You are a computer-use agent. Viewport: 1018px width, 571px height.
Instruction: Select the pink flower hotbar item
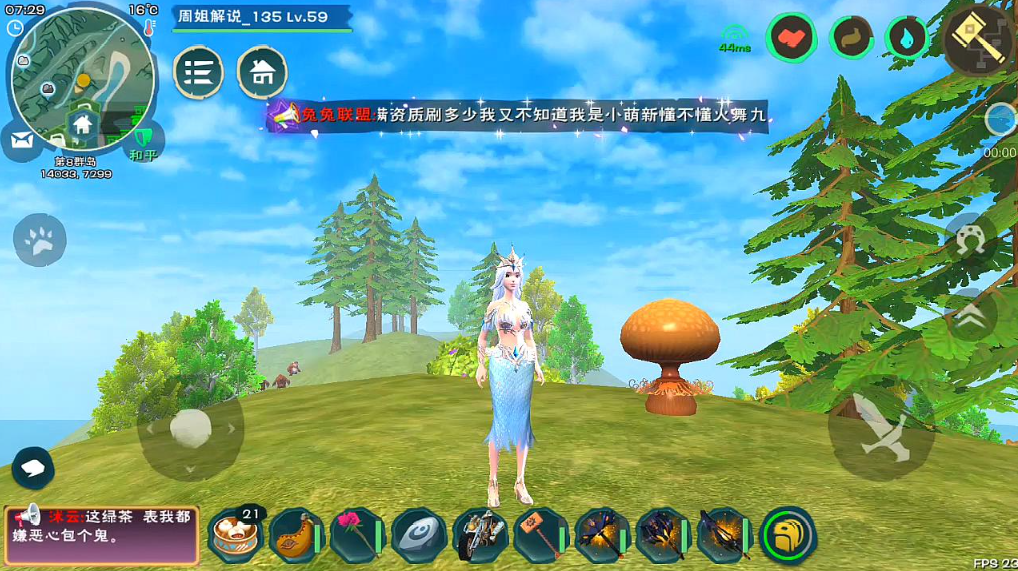(357, 536)
